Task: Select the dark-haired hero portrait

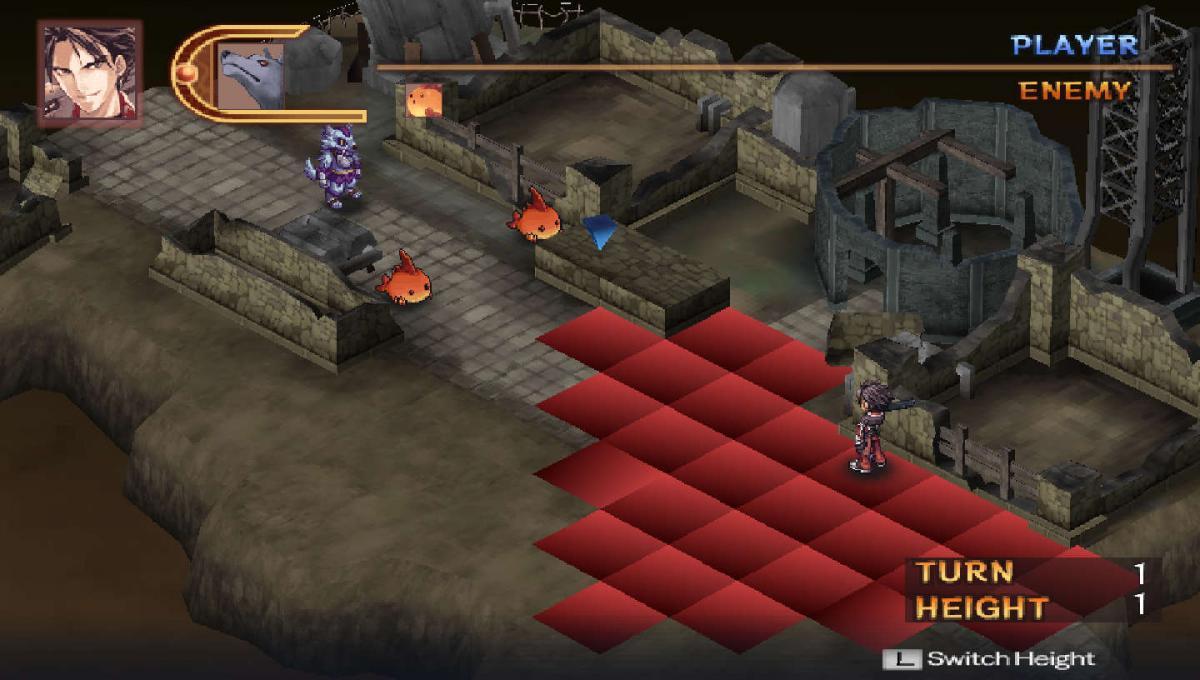Action: click(90, 73)
